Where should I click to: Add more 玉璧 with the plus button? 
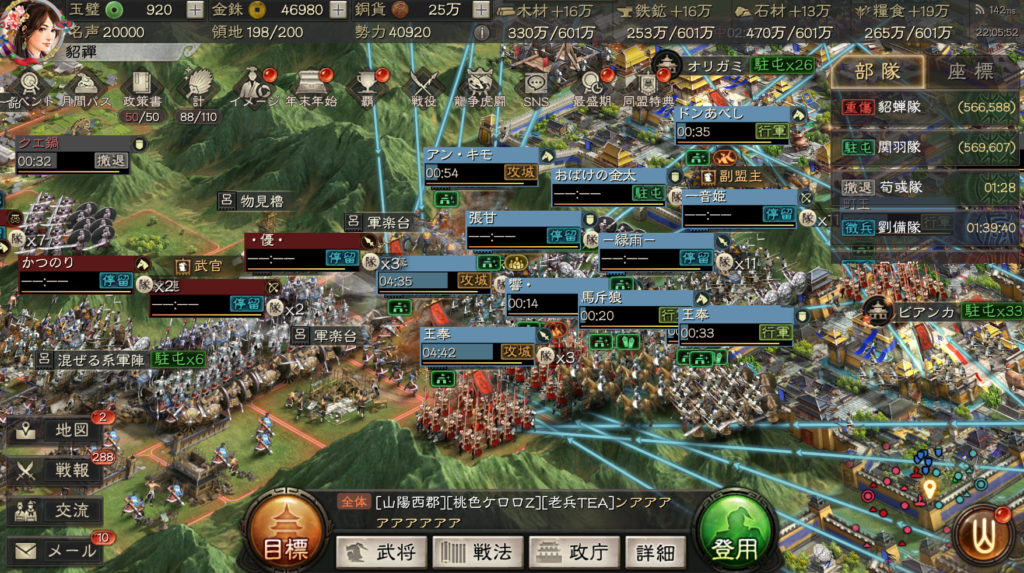[195, 10]
